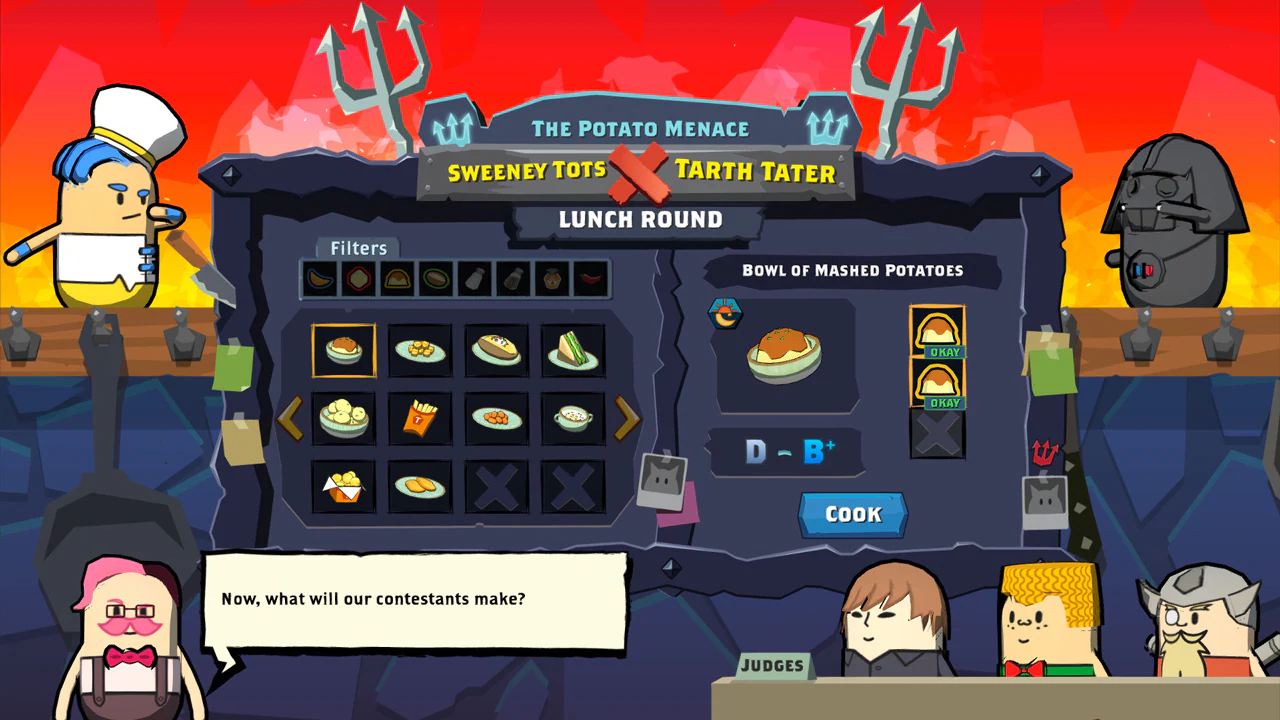Pick the baked potato recipe

(497, 350)
